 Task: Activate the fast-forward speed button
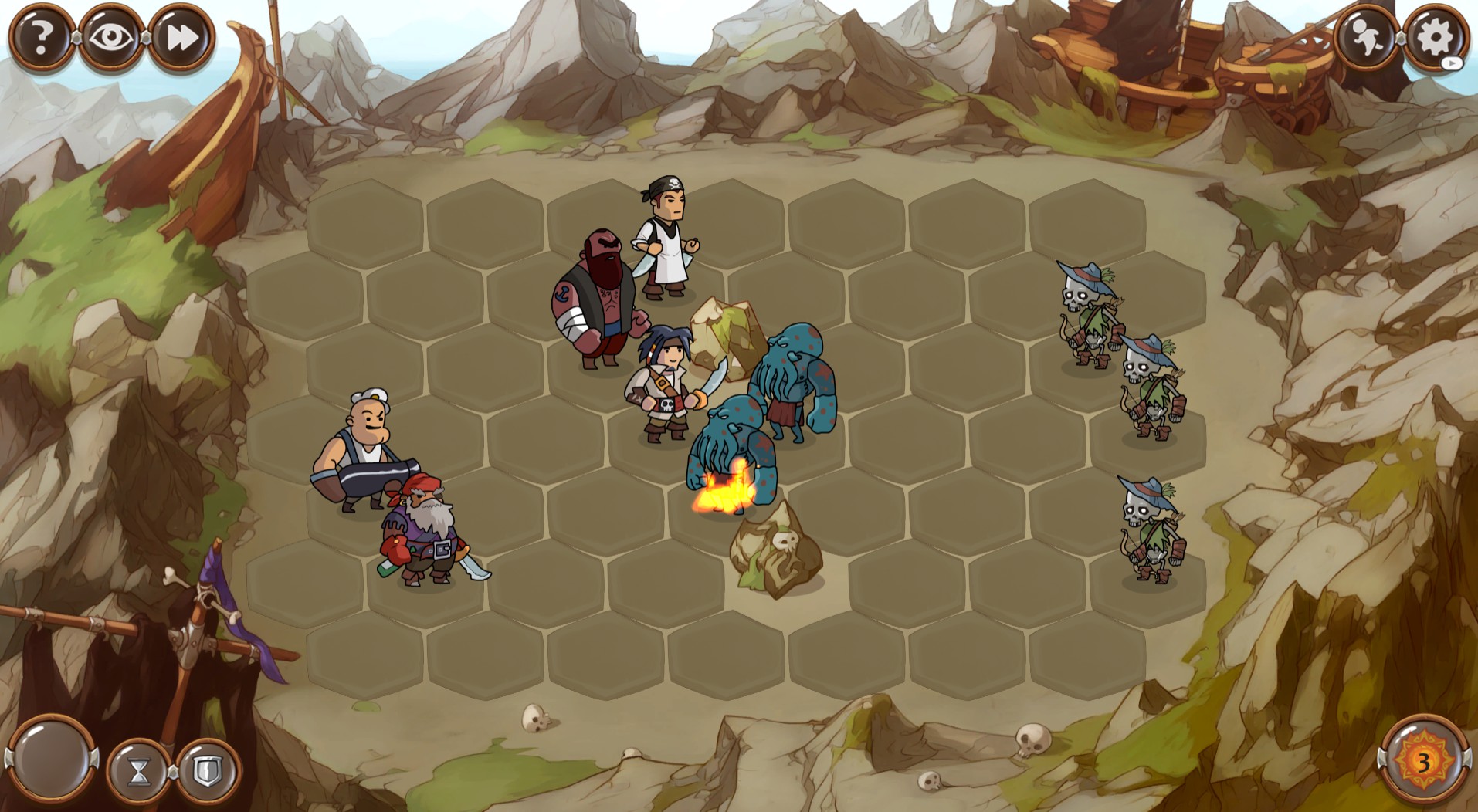(x=181, y=37)
